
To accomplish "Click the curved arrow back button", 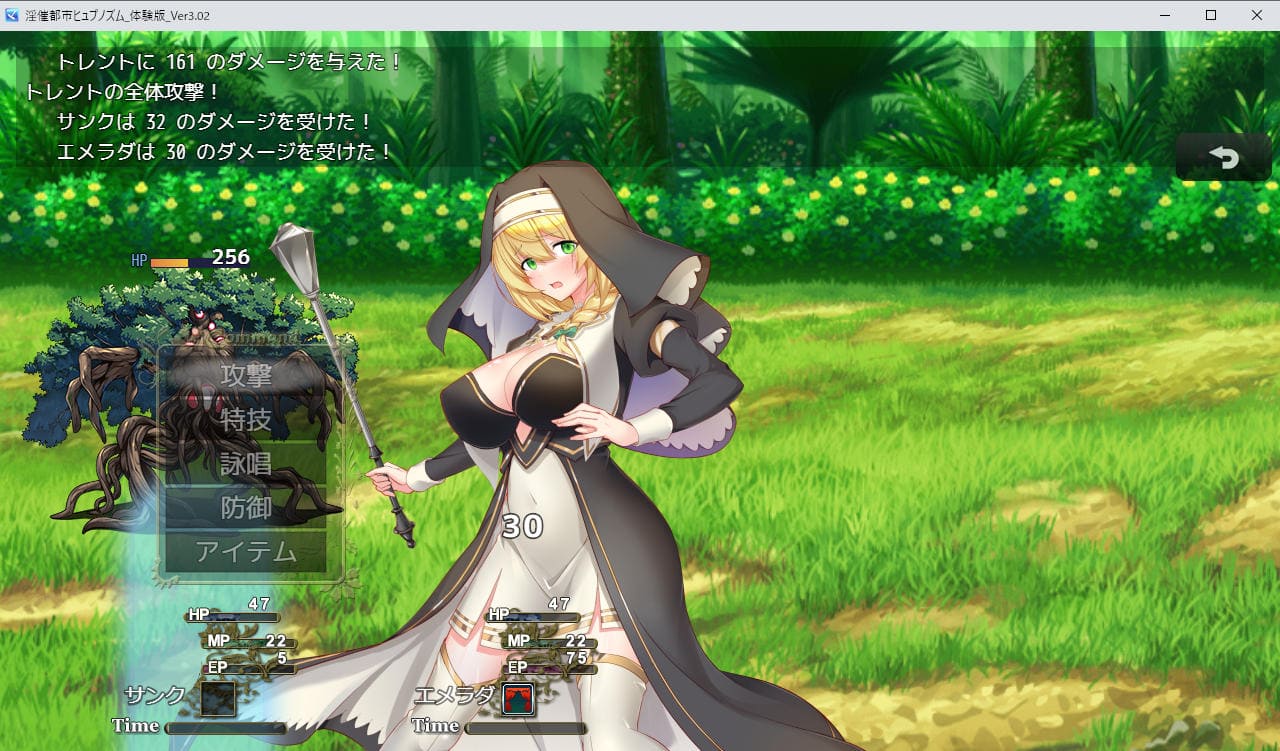I will coord(1223,158).
